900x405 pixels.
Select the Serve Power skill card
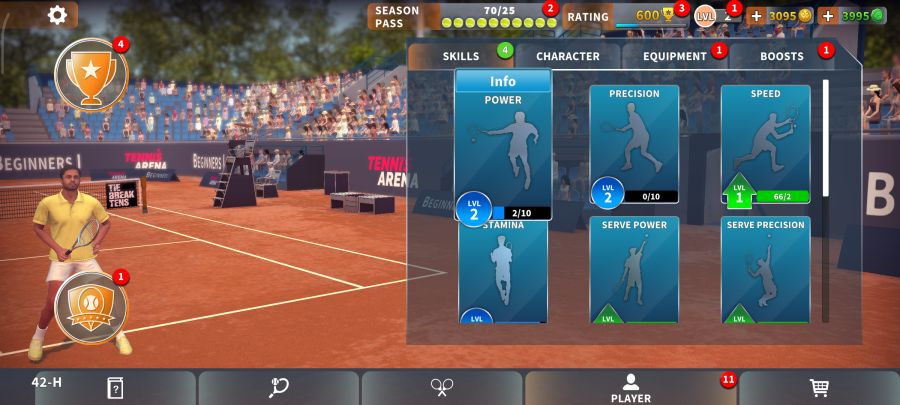pyautogui.click(x=634, y=269)
